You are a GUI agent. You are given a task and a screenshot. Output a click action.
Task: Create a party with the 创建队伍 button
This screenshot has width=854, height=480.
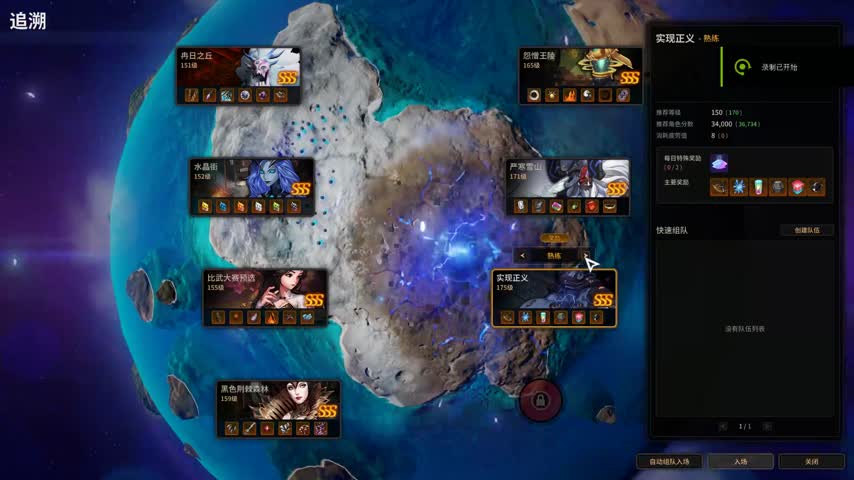coord(806,230)
